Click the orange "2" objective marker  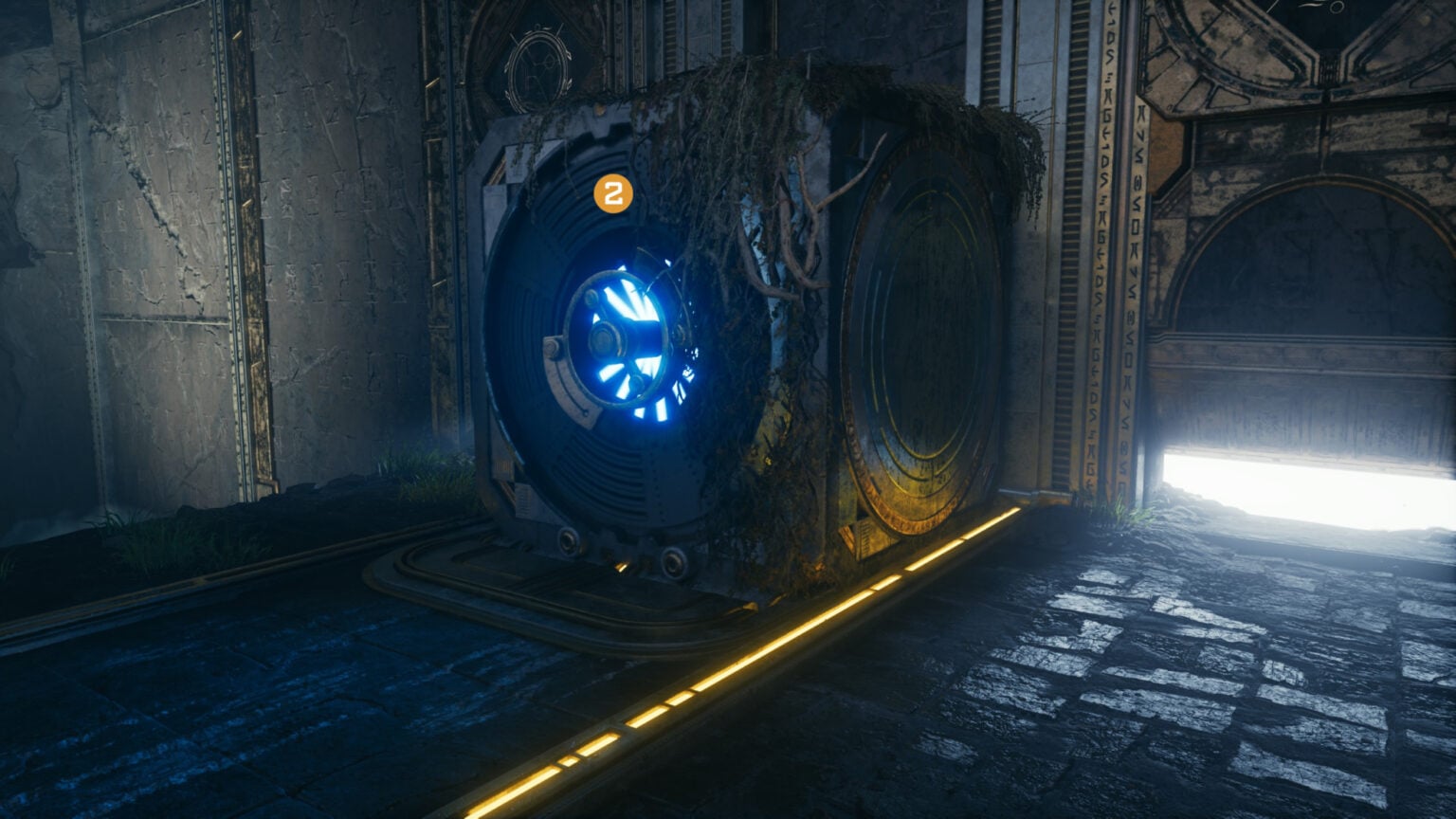[612, 192]
